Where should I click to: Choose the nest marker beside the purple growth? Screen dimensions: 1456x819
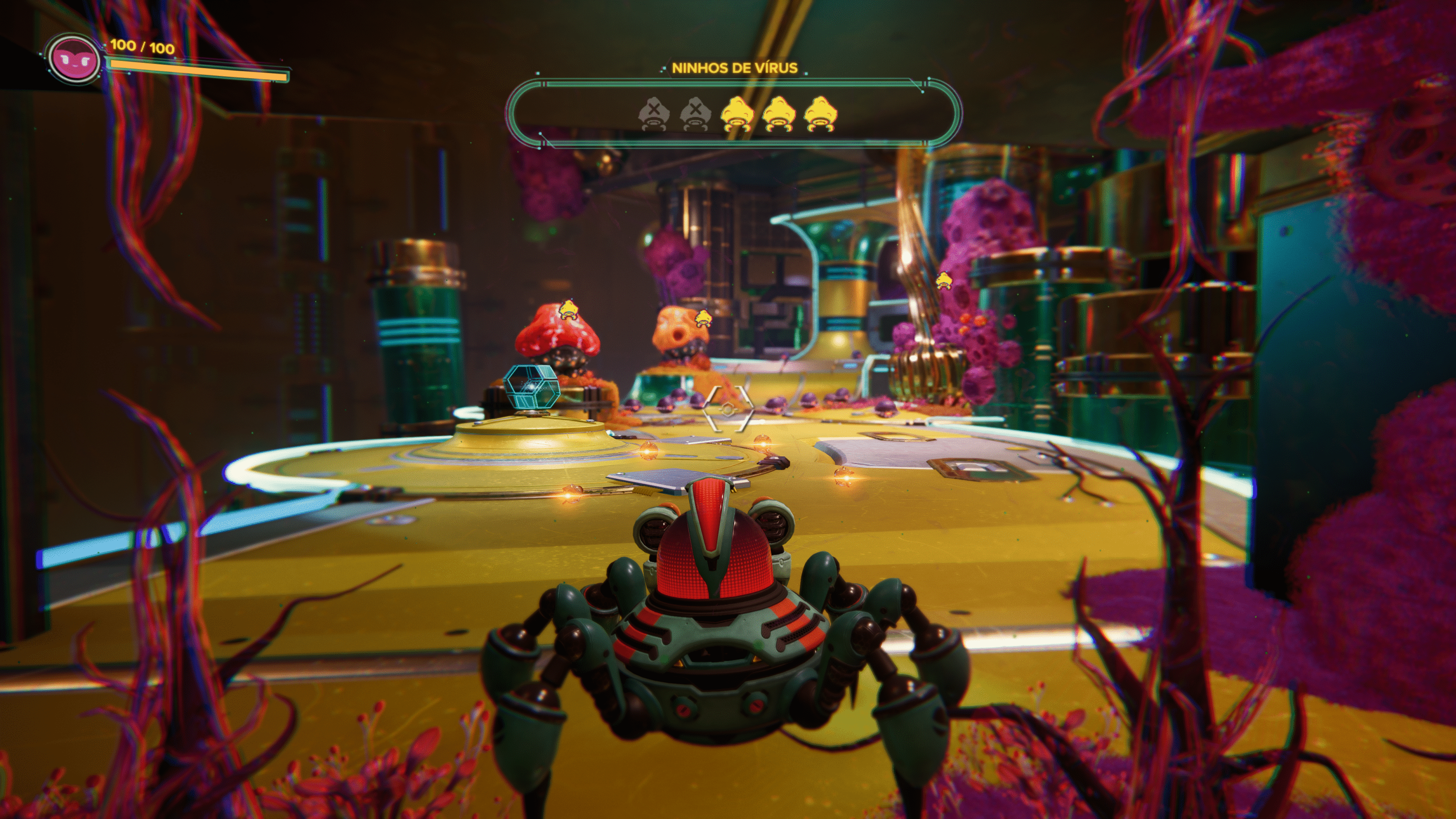click(943, 280)
